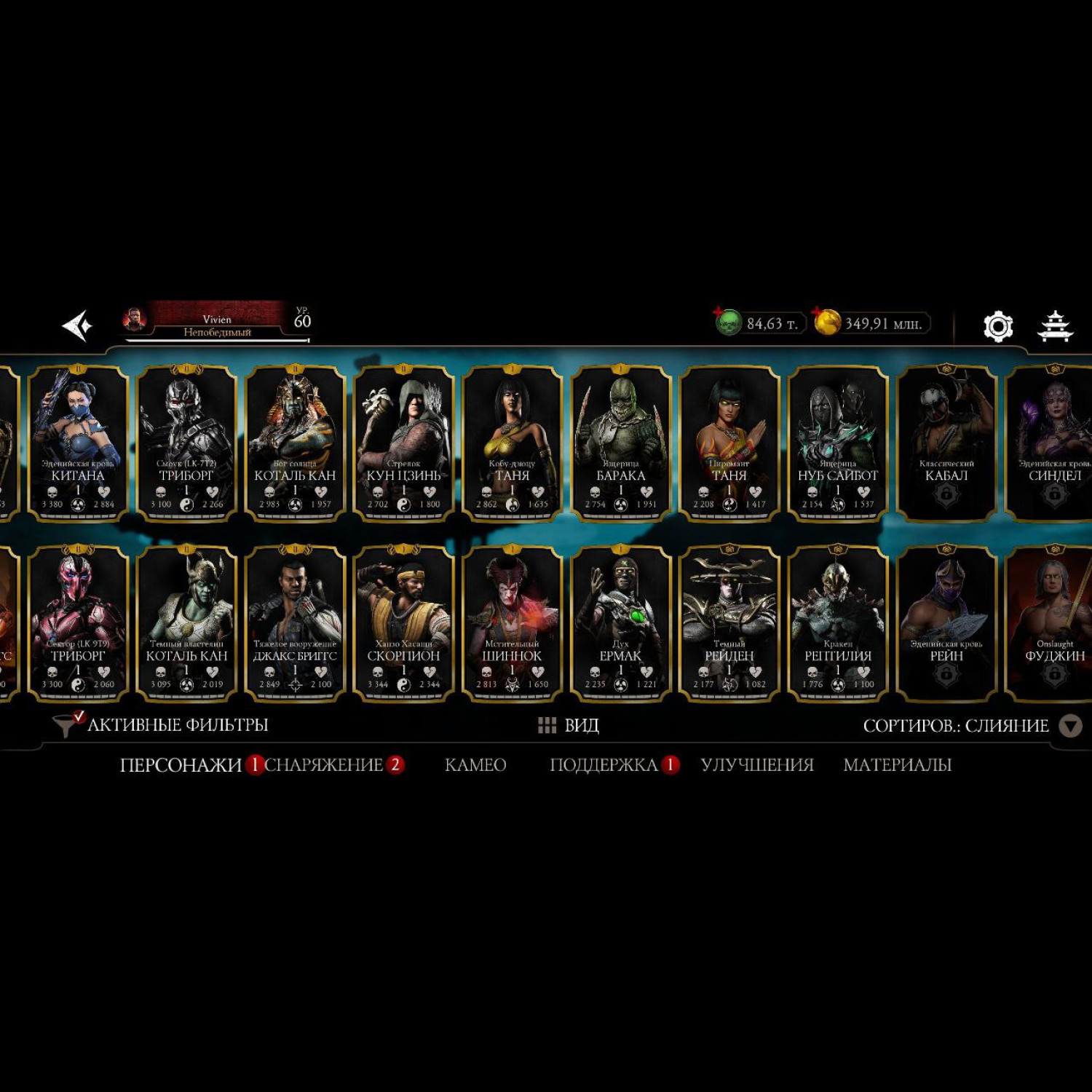Choose the Reptile character card
The width and height of the screenshot is (1092, 1092).
838,623
